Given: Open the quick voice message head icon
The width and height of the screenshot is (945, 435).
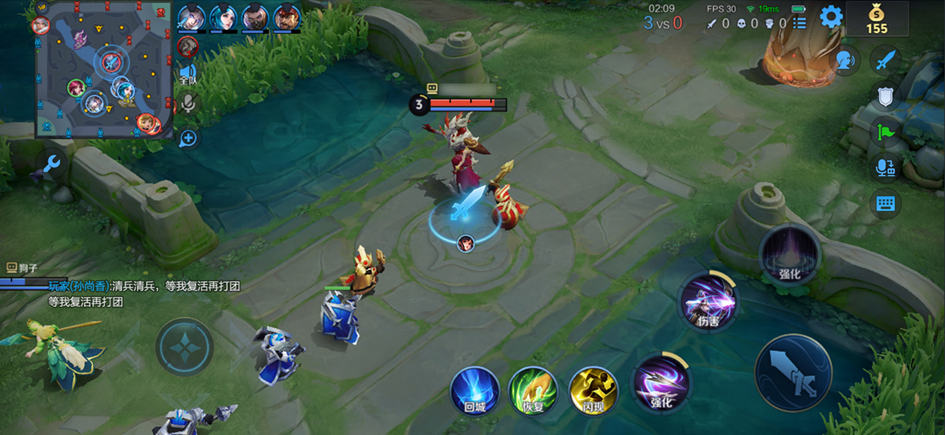Looking at the screenshot, I should tap(847, 60).
